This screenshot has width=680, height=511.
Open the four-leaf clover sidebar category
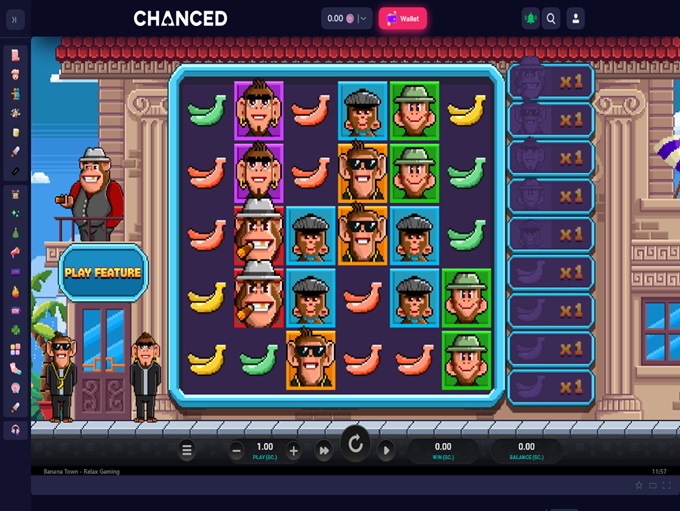[x=15, y=329]
